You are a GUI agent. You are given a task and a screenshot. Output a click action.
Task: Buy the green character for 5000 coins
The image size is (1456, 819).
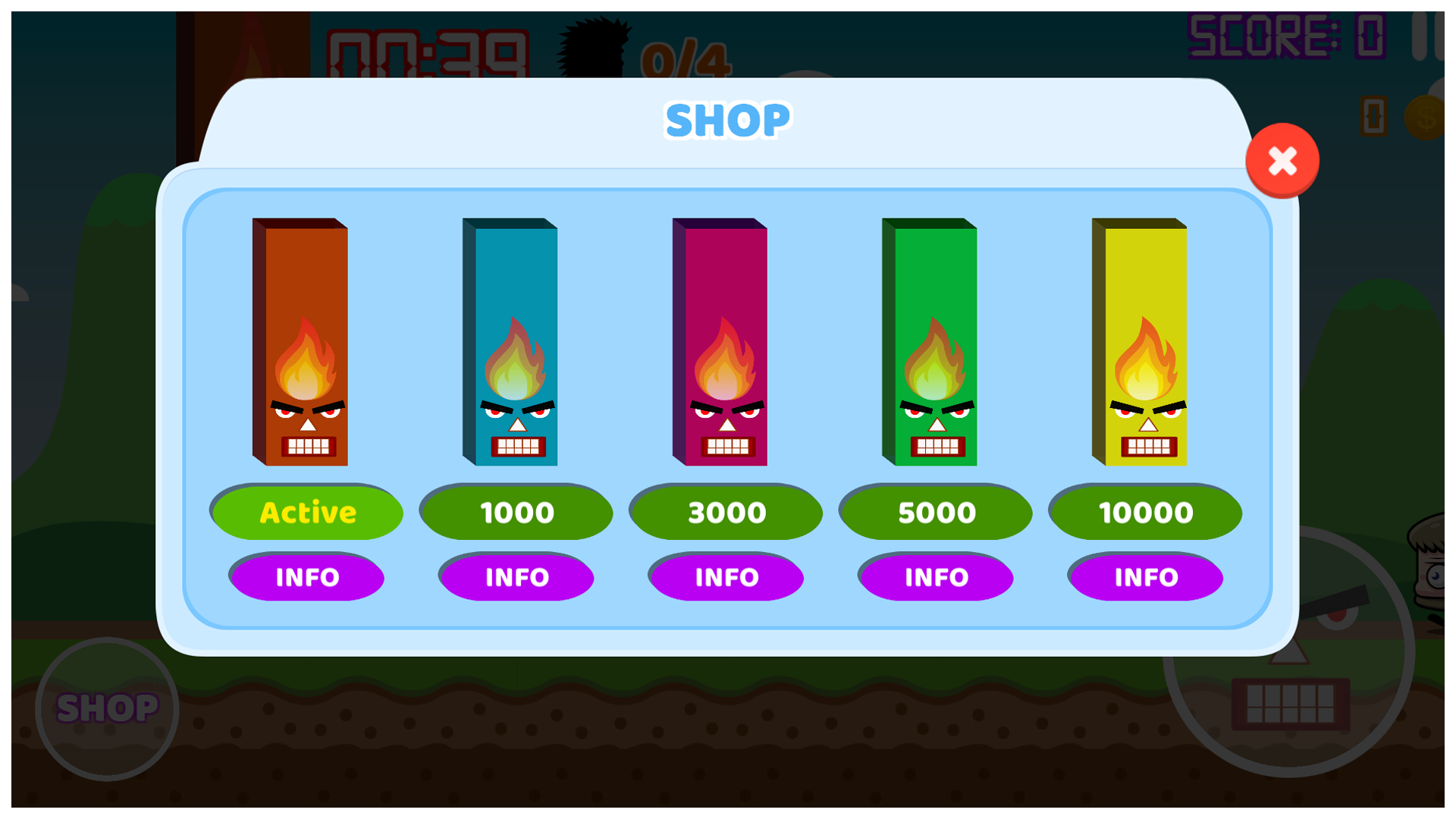tap(936, 512)
